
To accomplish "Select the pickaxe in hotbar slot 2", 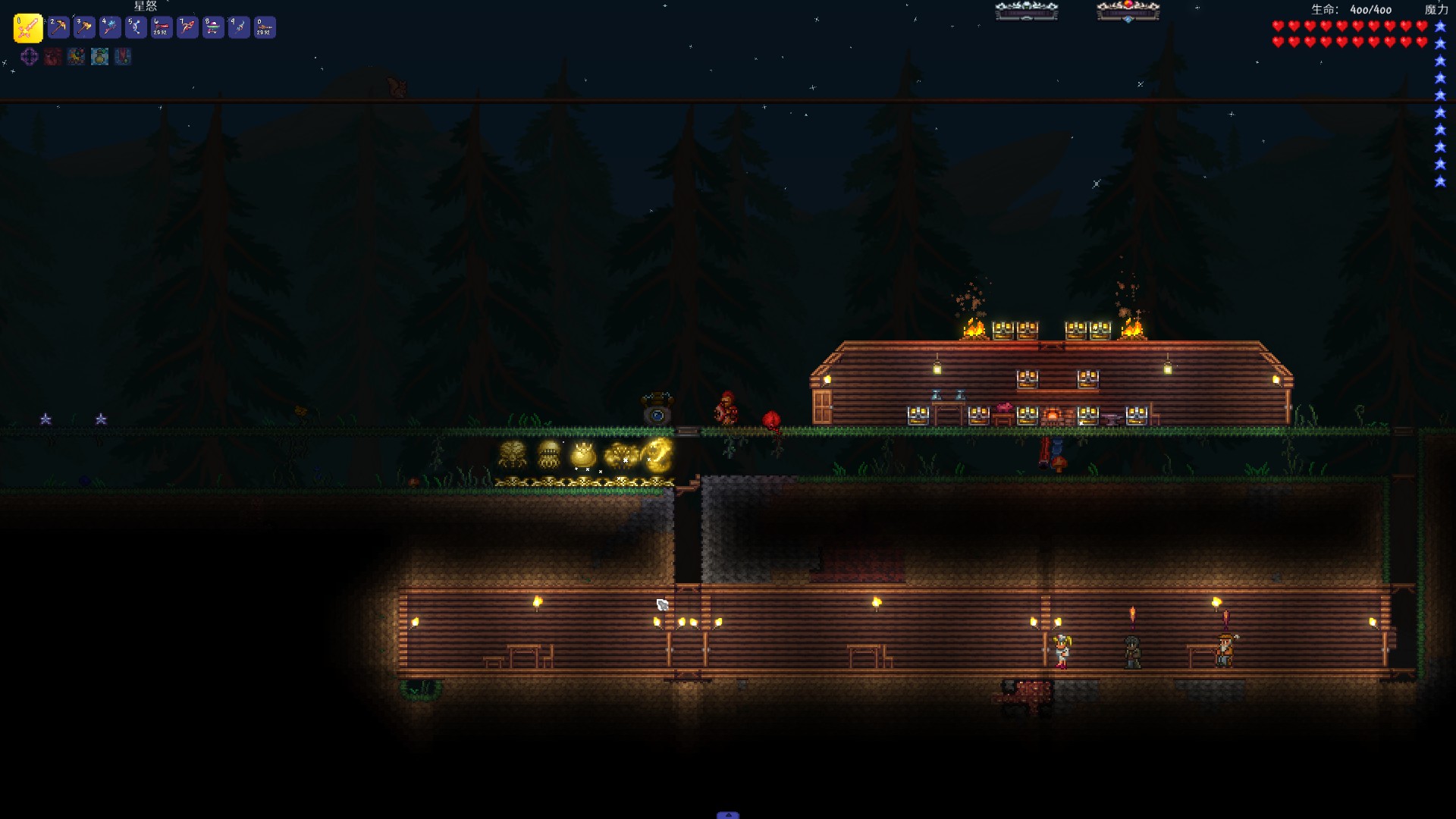I will click(58, 28).
